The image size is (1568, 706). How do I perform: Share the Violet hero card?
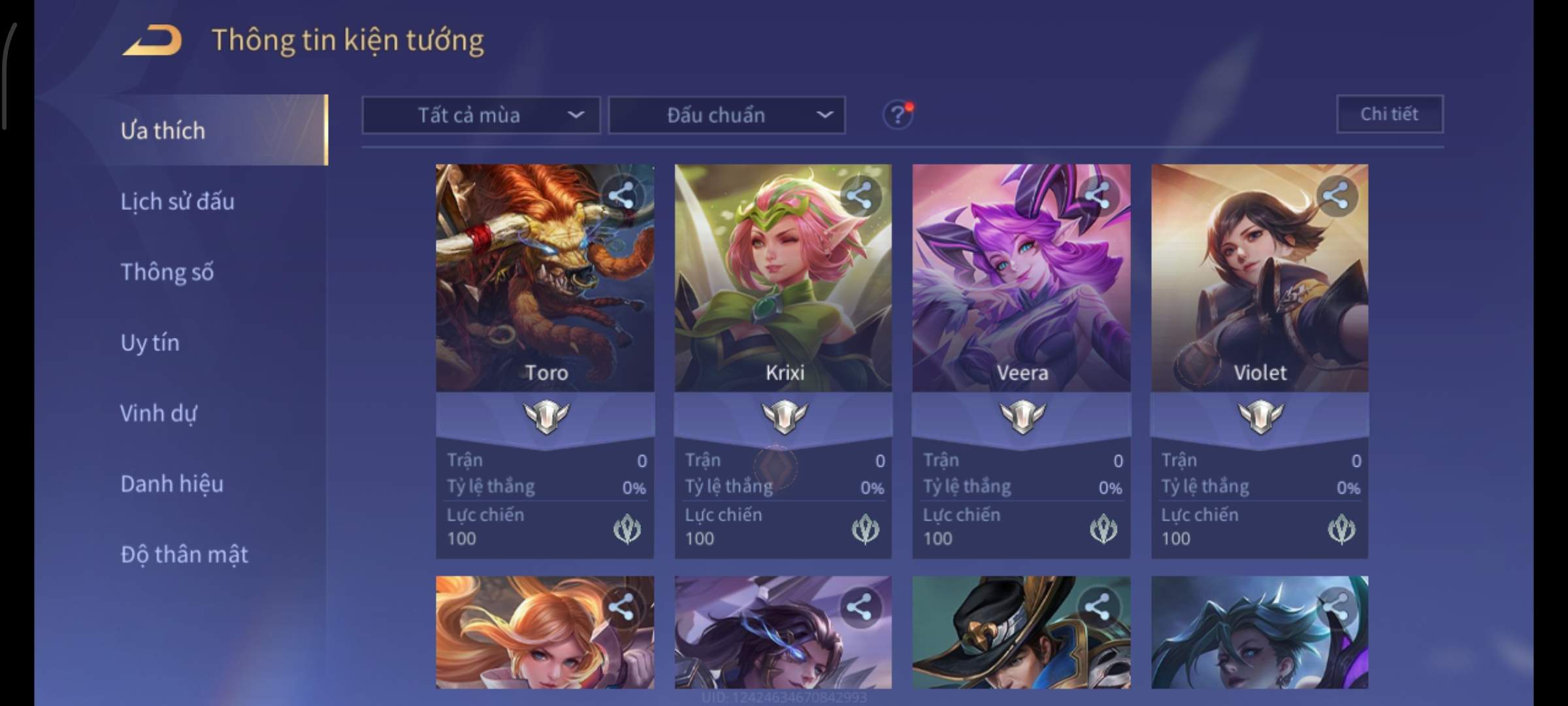(1335, 195)
